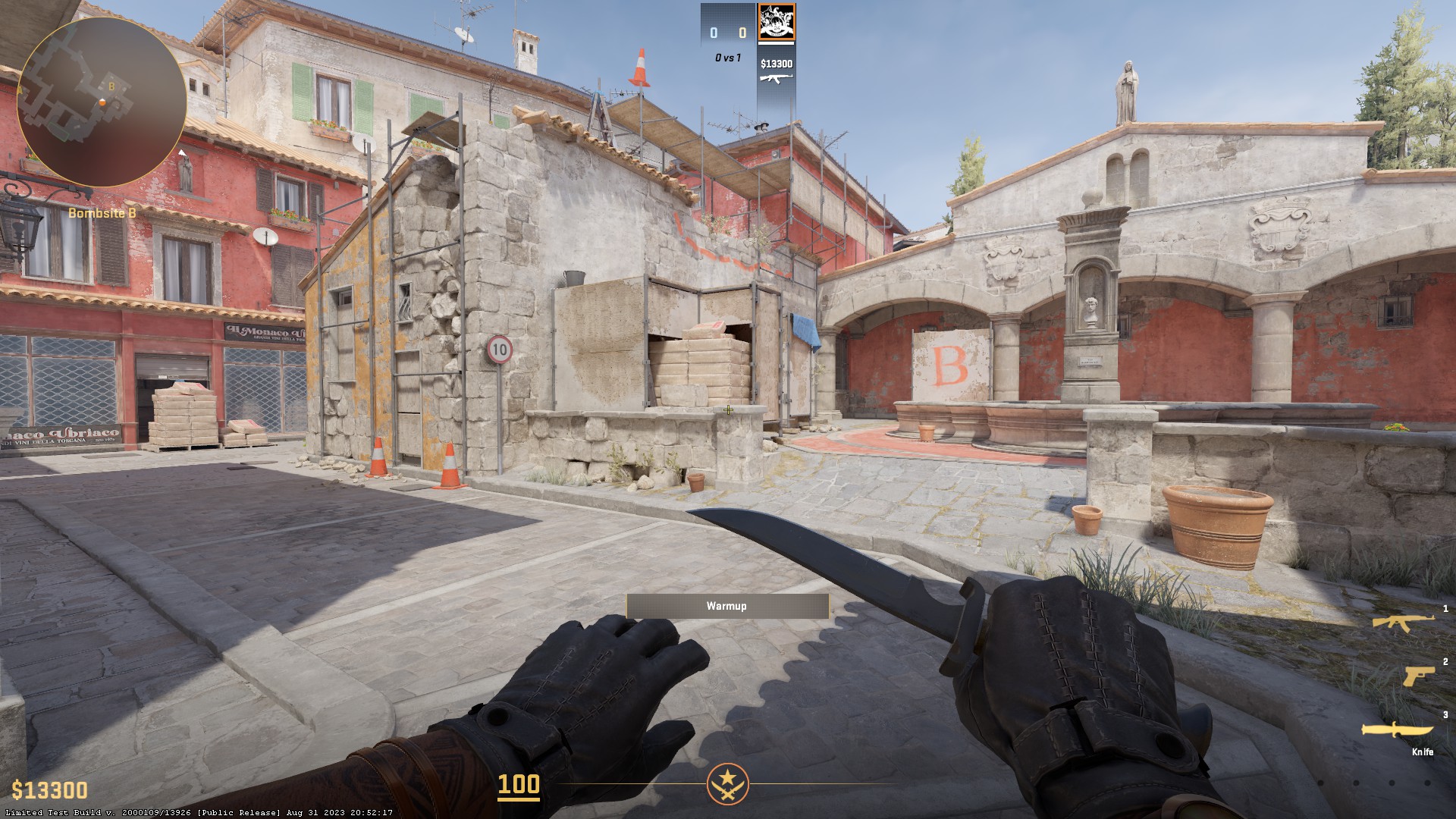Expand the scoreboard at top center
Viewport: 1456px width, 819px height.
[x=728, y=32]
